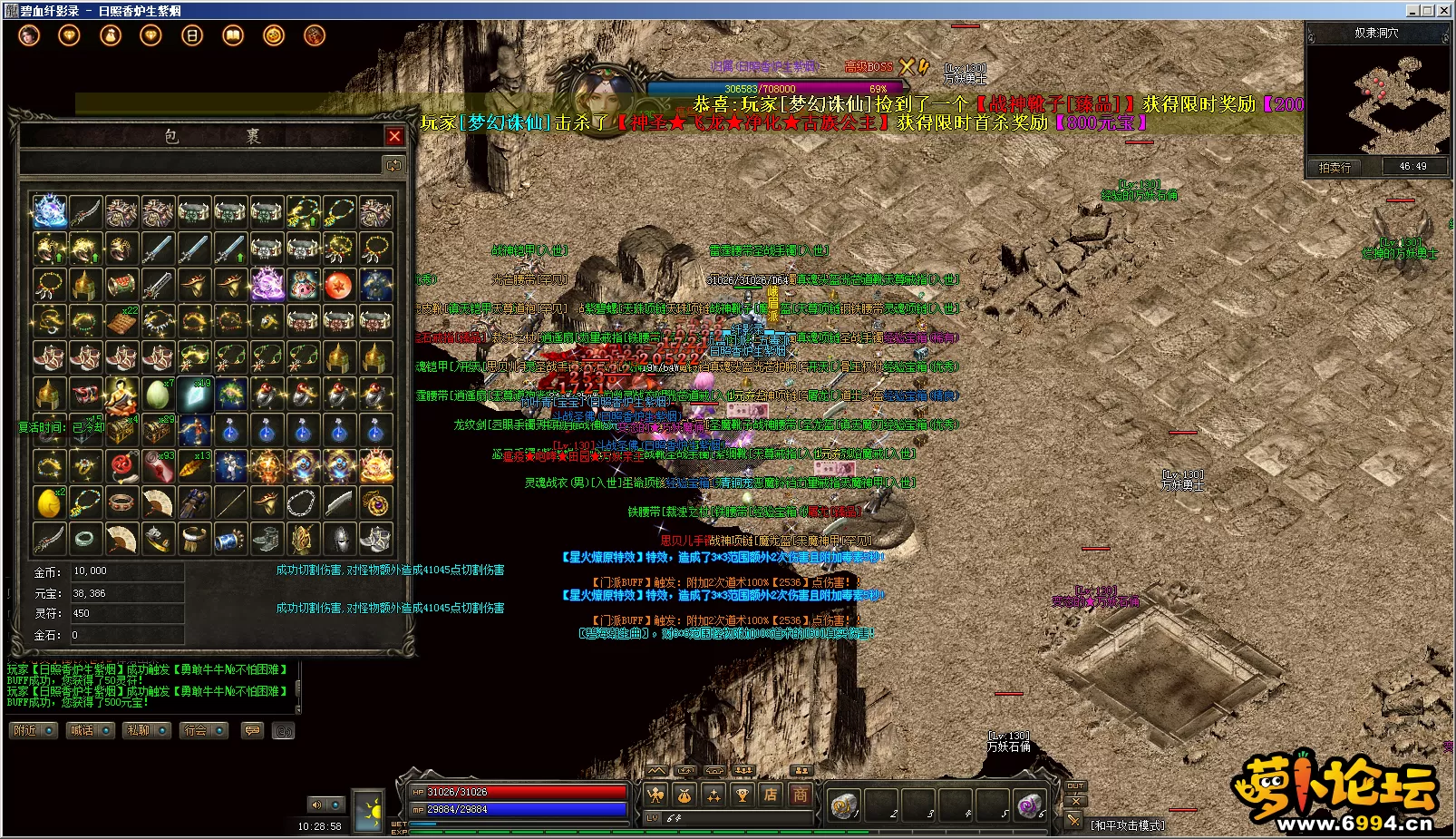1456x839 pixels.
Task: Switch chat channel to 喊话
Action: pyautogui.click(x=90, y=730)
